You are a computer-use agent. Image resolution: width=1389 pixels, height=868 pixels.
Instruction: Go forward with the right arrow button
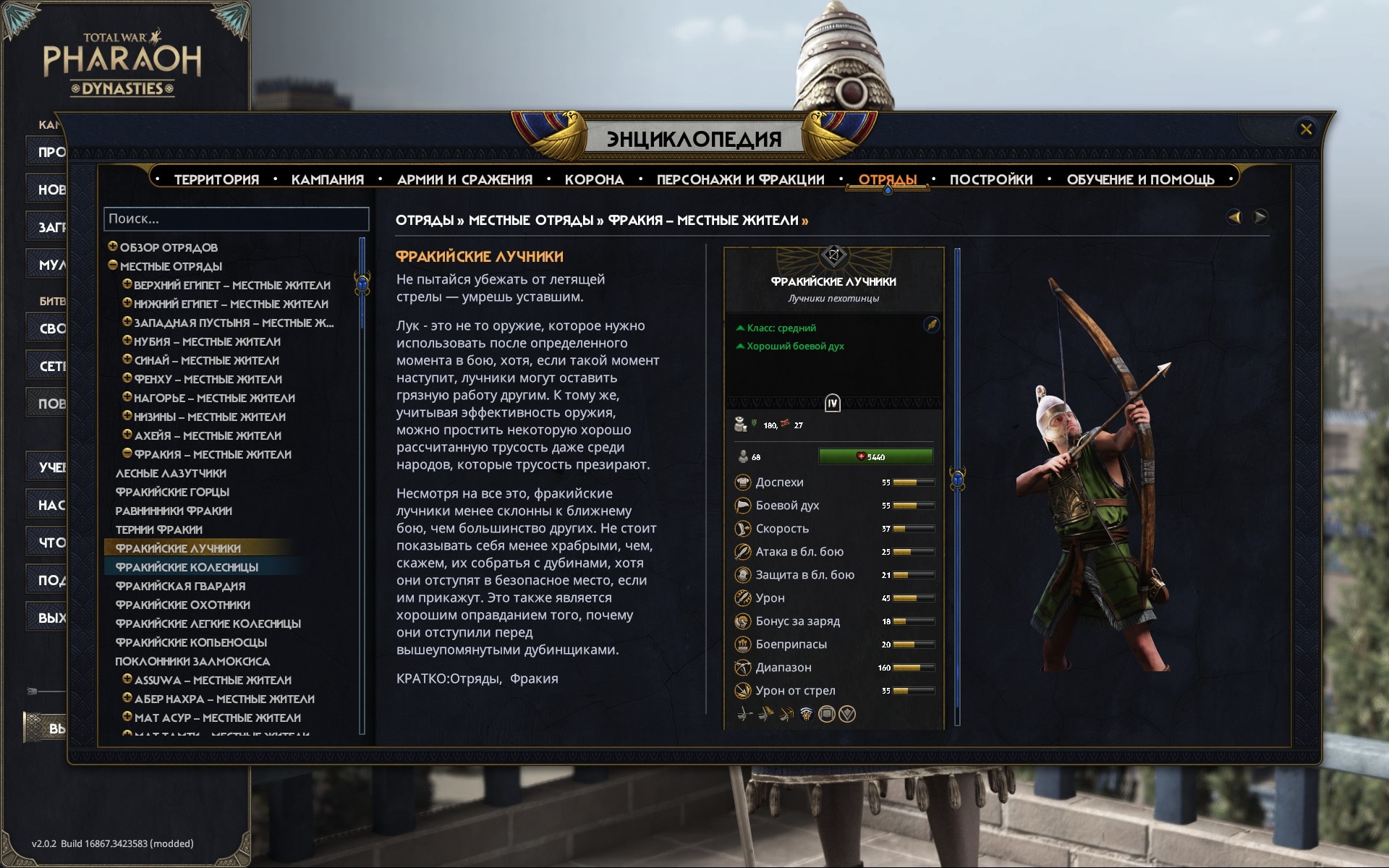click(x=1260, y=217)
